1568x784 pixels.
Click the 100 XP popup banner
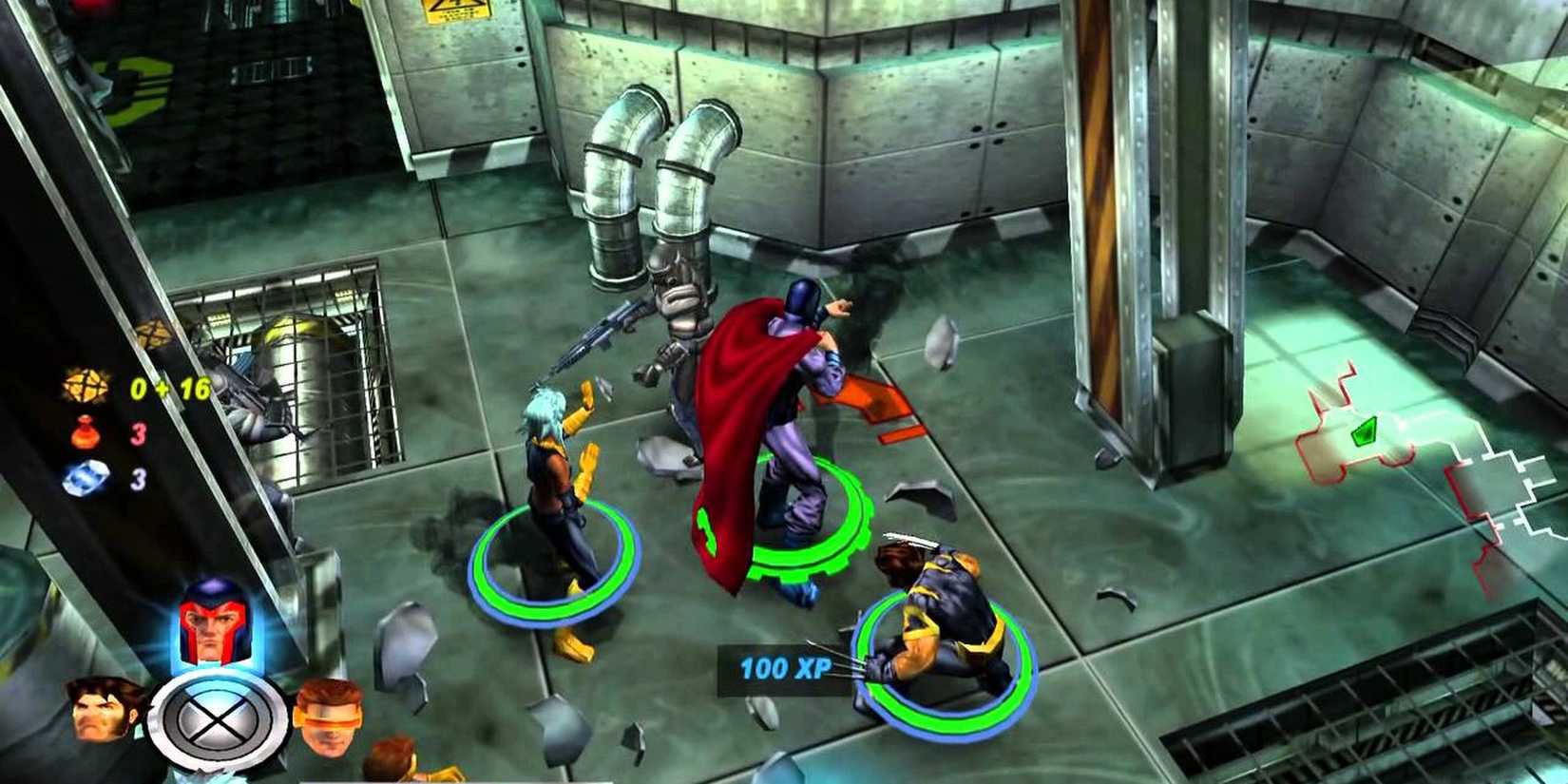click(779, 668)
